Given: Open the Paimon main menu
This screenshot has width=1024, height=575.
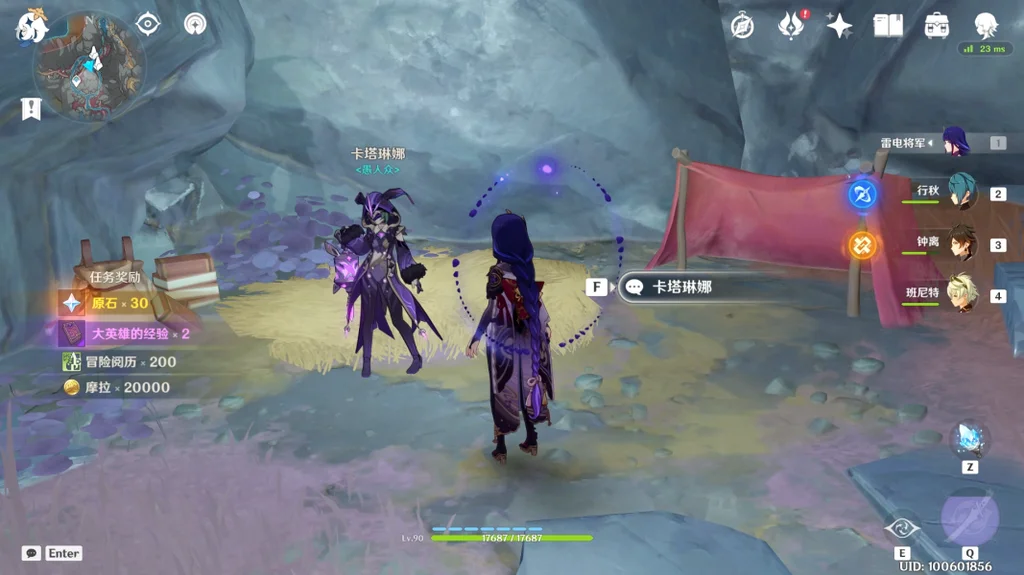Looking at the screenshot, I should [x=32, y=27].
